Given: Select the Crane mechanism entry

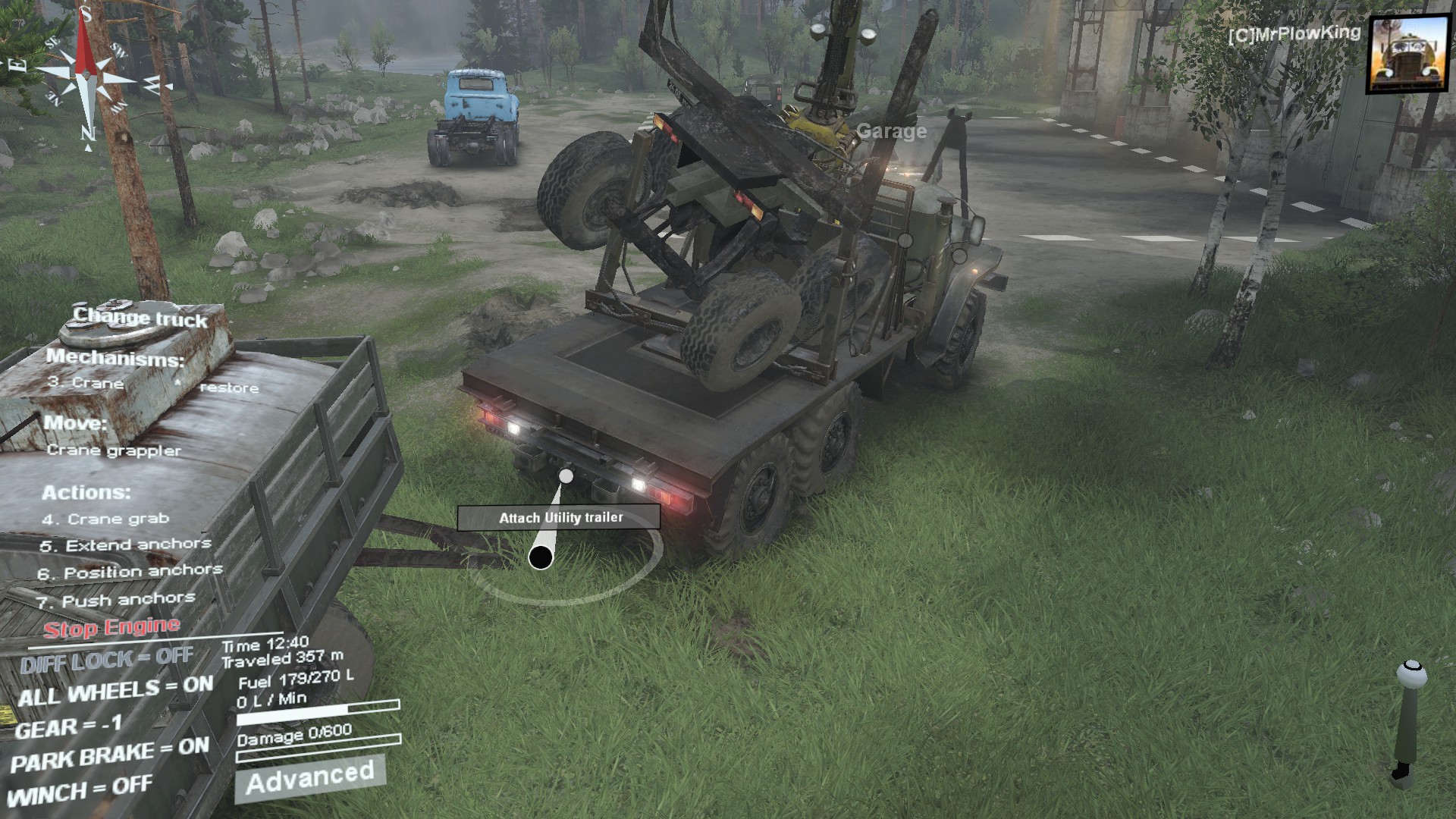Looking at the screenshot, I should tap(85, 383).
